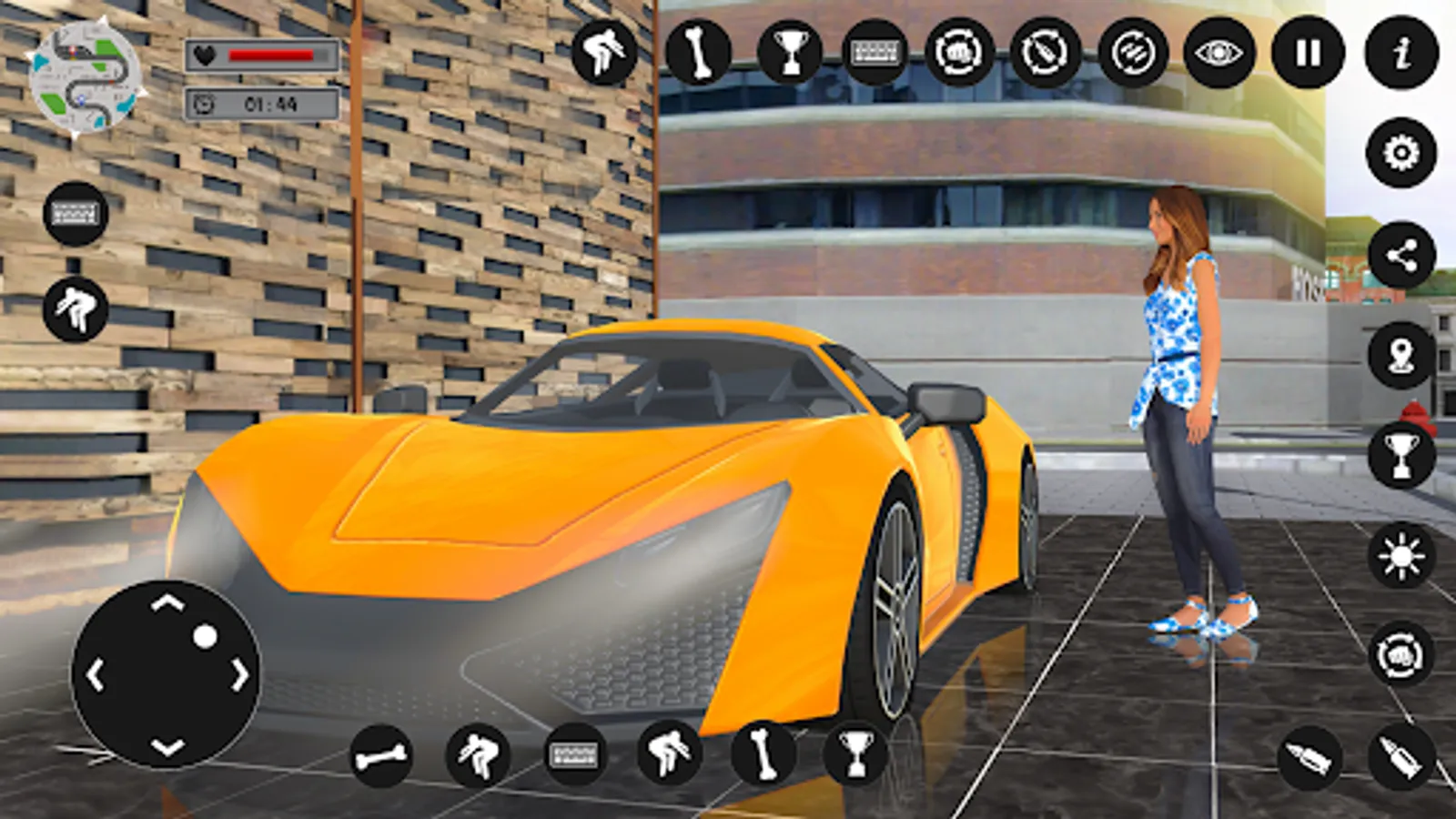The height and width of the screenshot is (819, 1456).
Task: Tap the red health bar indicator
Action: [x=273, y=53]
